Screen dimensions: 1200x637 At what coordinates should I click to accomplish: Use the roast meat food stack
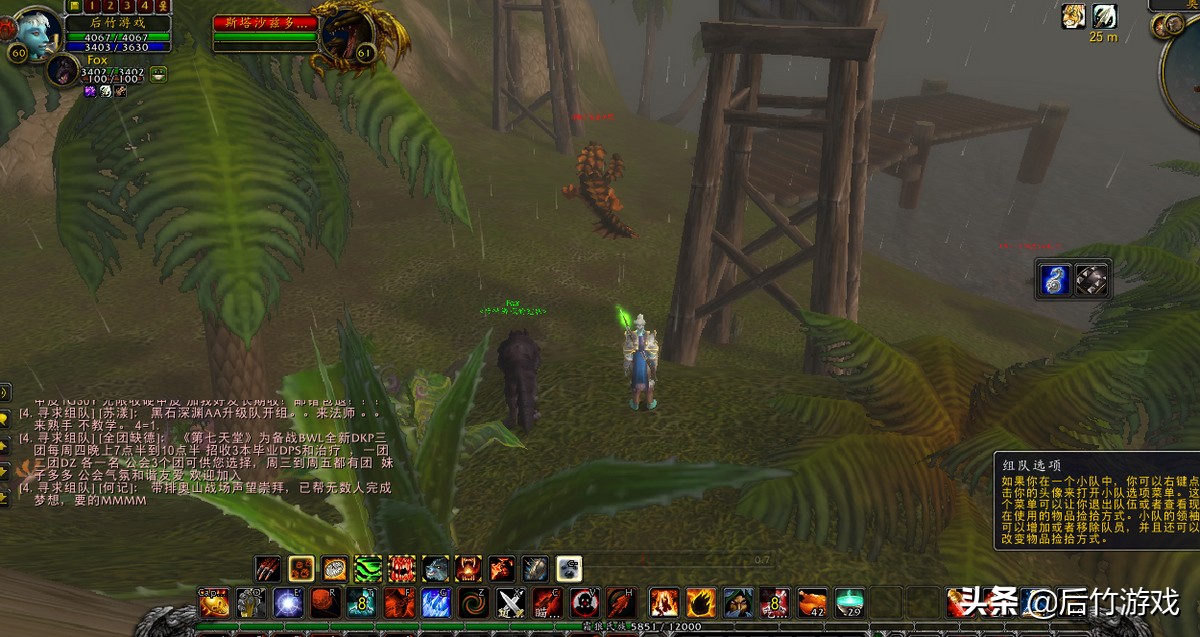[x=812, y=602]
